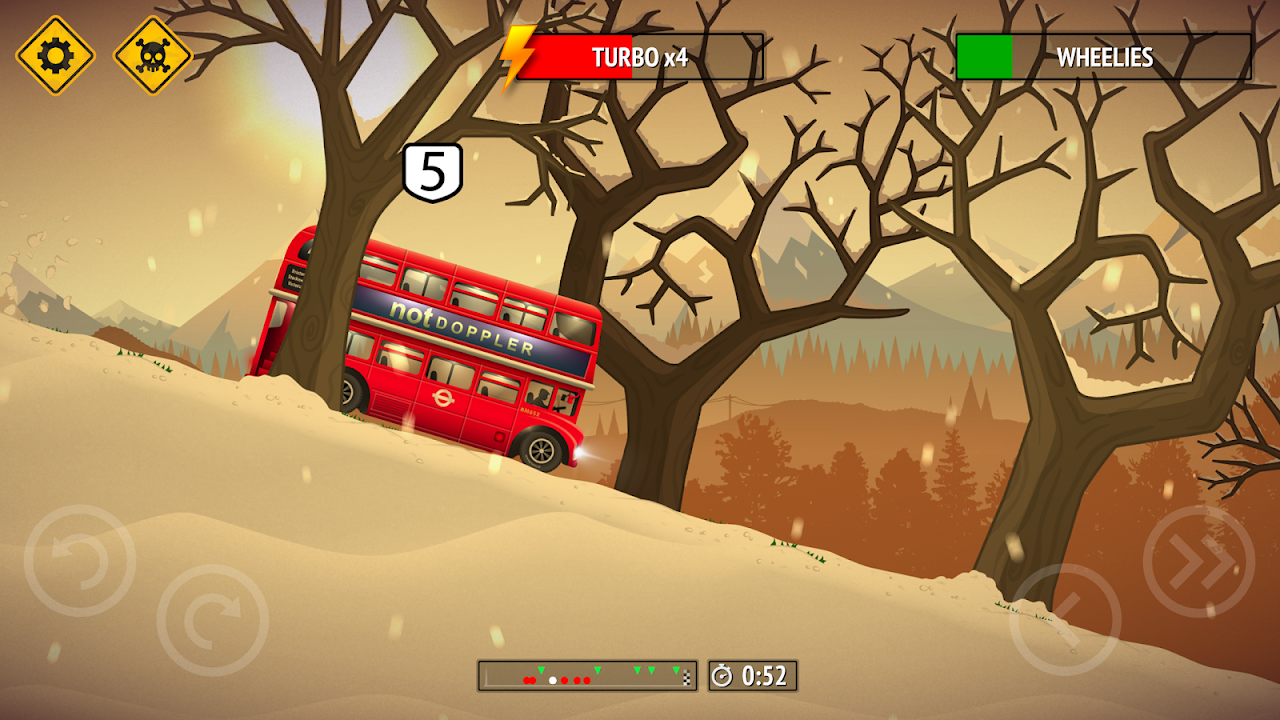The height and width of the screenshot is (720, 1280).
Task: Tilt the bus with the clockwise arrow
Action: pyautogui.click(x=213, y=620)
